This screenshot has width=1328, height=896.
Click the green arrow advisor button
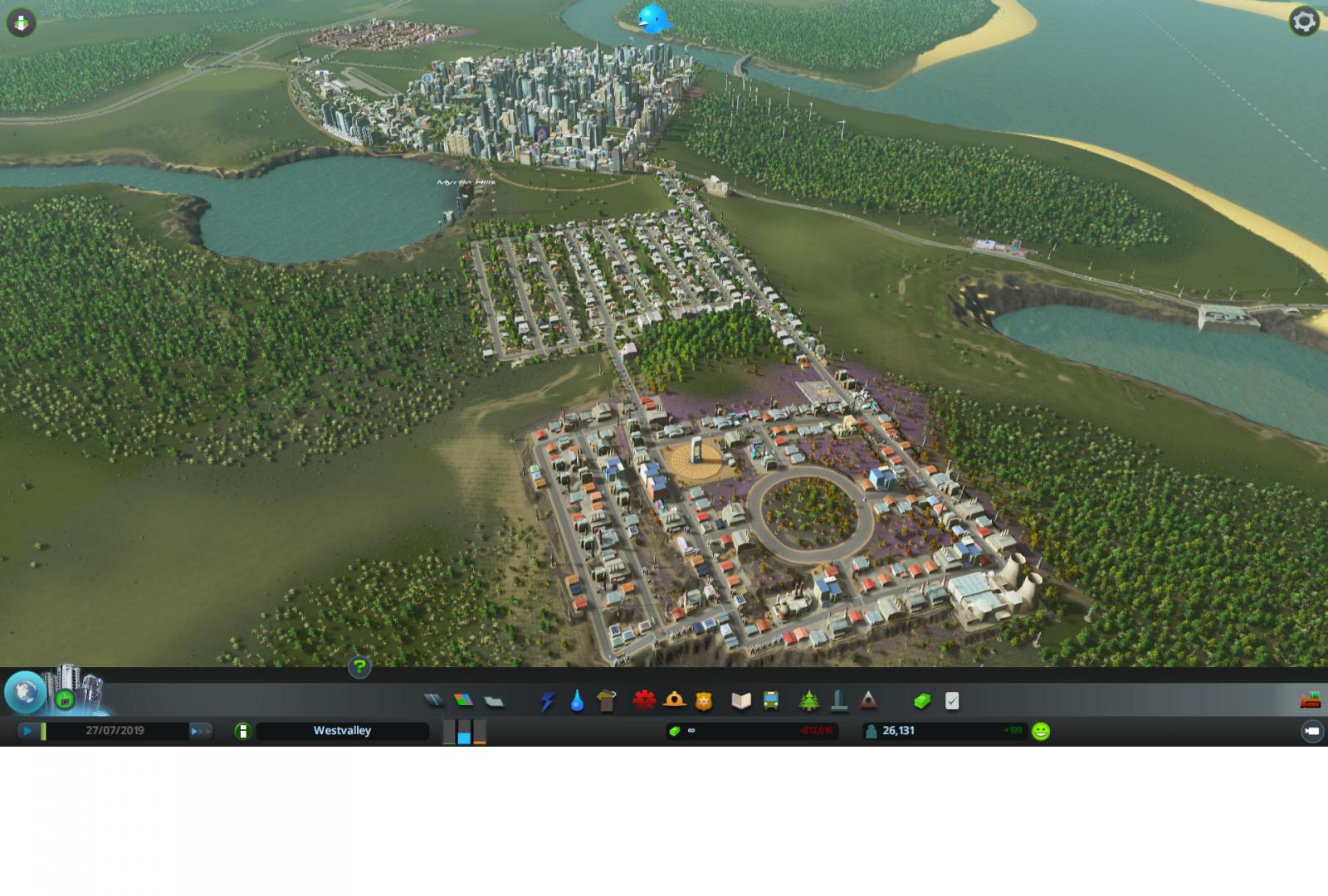[x=21, y=22]
